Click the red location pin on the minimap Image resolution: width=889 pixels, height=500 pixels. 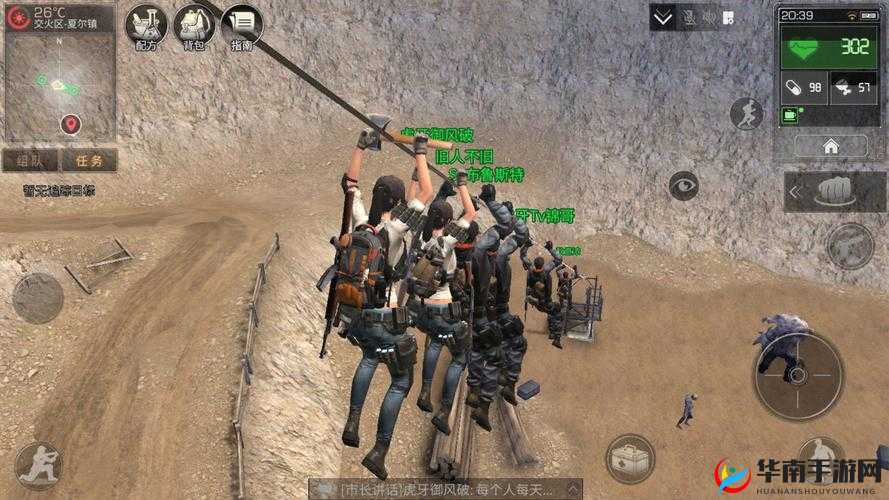tap(70, 124)
